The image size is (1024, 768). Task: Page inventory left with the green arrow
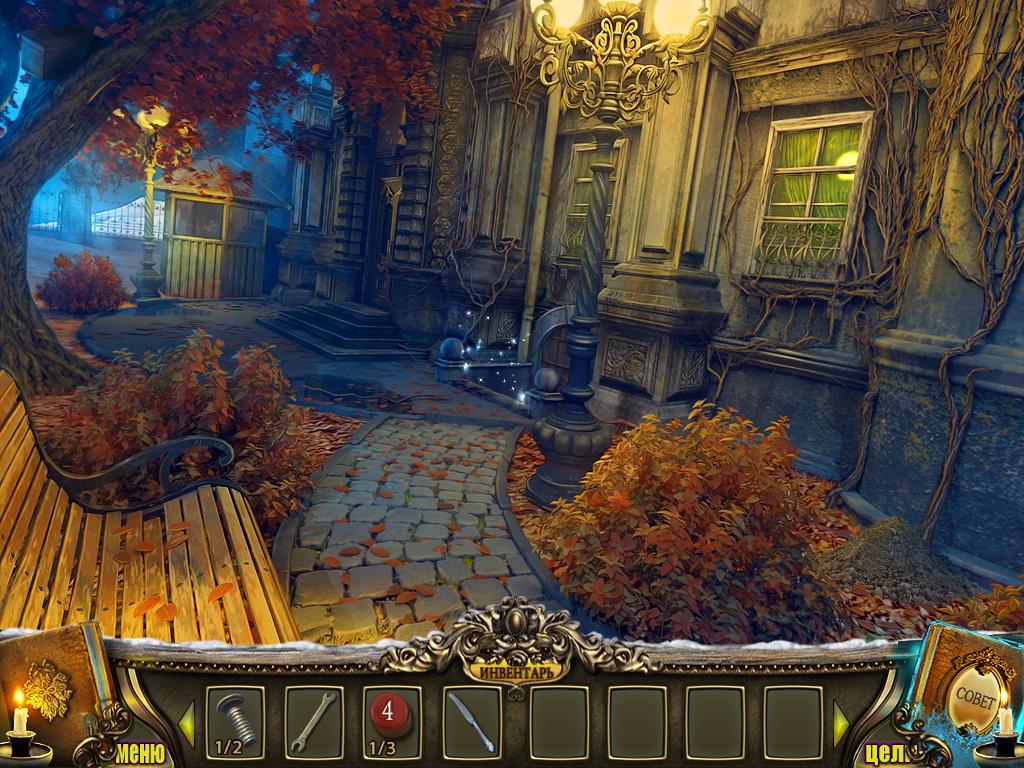point(186,722)
